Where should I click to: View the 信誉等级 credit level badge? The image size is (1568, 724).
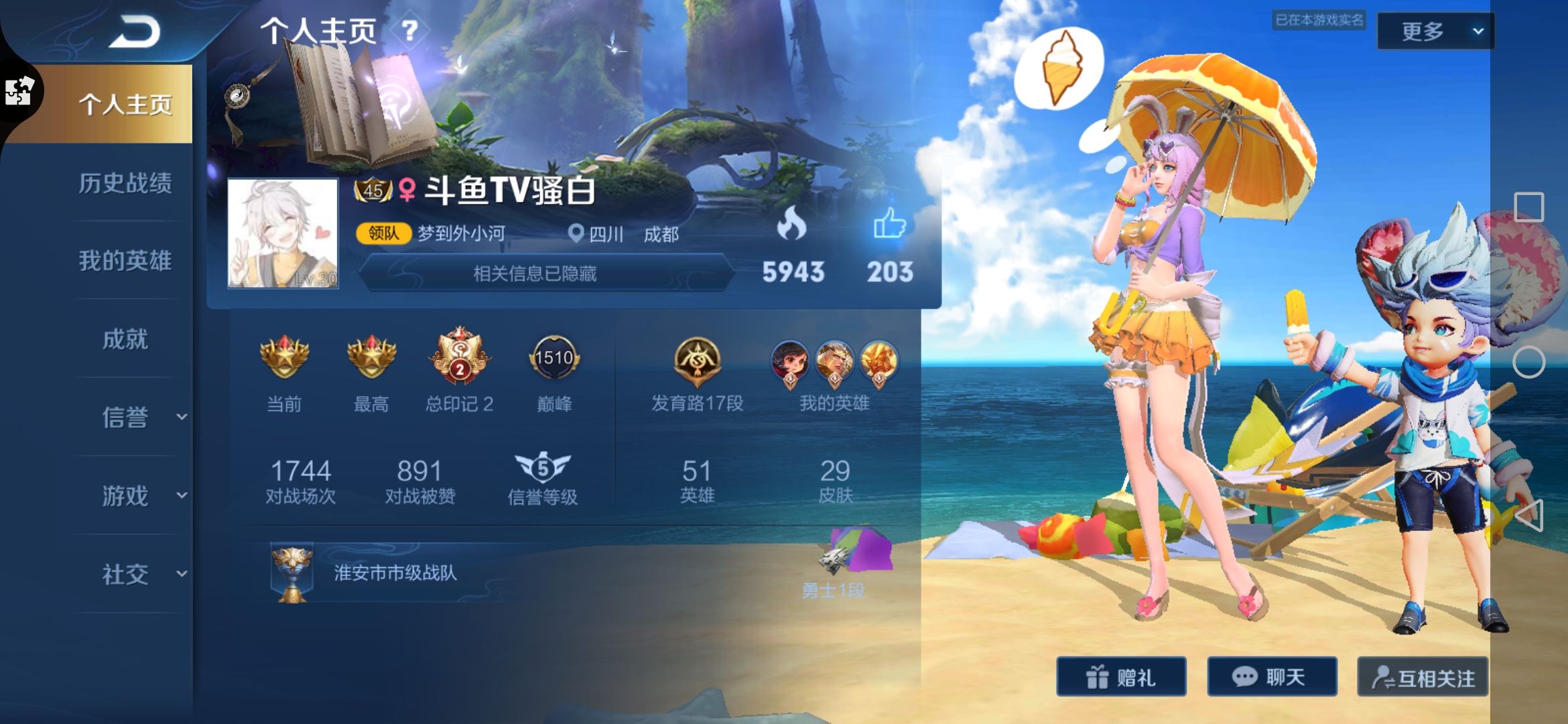pos(542,468)
